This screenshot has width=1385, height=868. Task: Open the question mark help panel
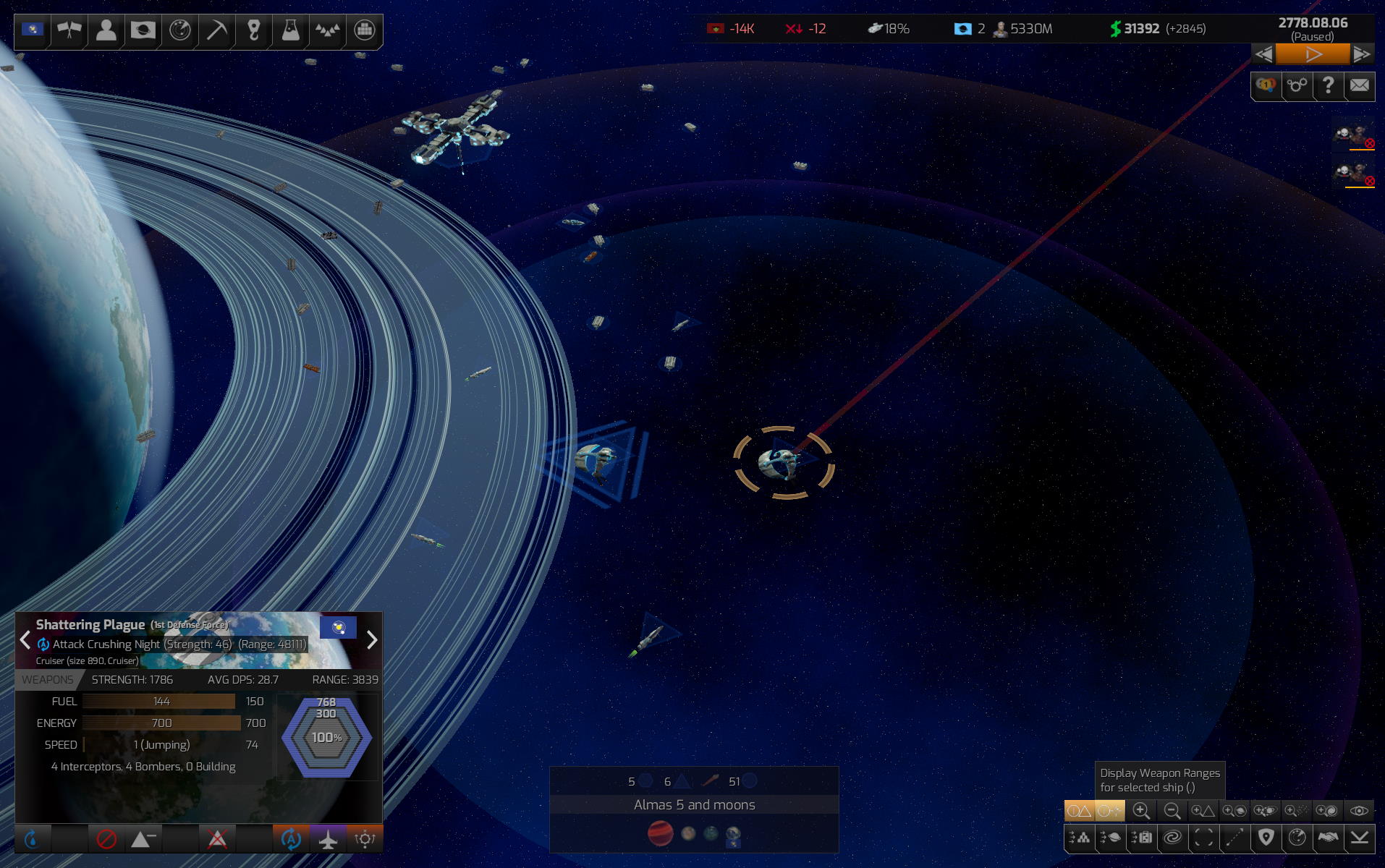(x=1328, y=86)
